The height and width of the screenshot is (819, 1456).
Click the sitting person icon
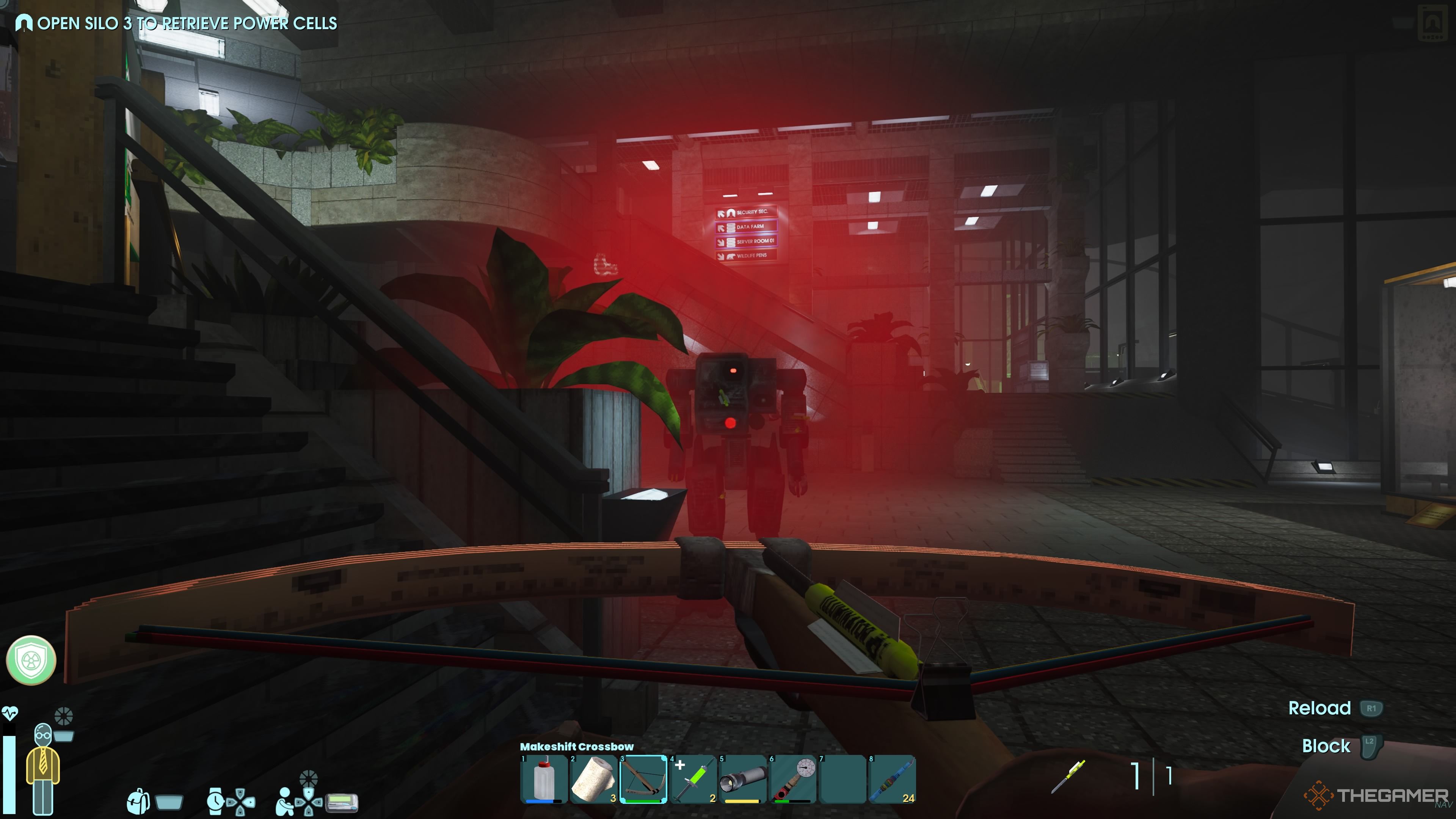284,801
